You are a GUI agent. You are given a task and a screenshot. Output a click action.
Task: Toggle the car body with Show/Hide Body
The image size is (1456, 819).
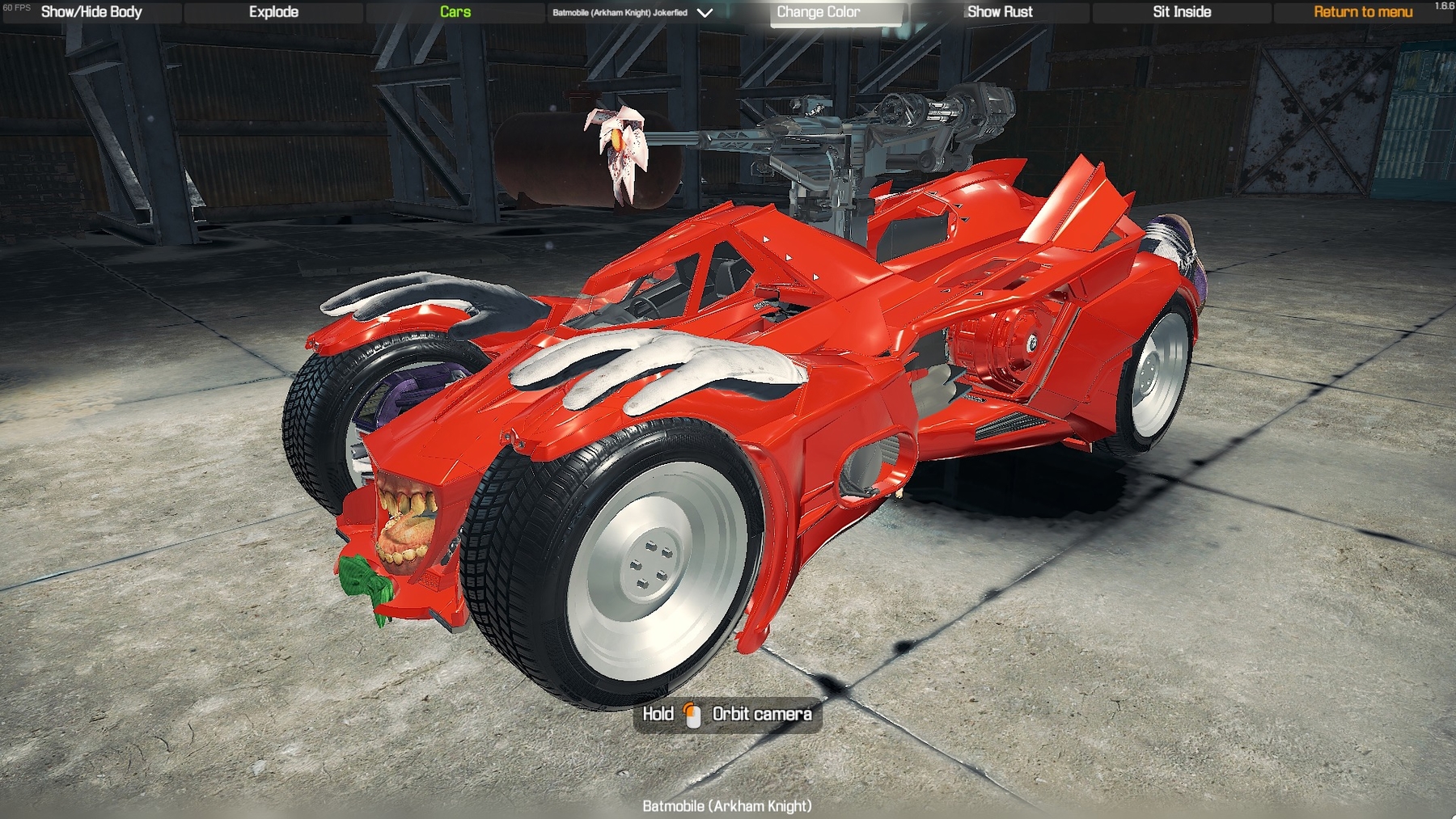pos(91,12)
